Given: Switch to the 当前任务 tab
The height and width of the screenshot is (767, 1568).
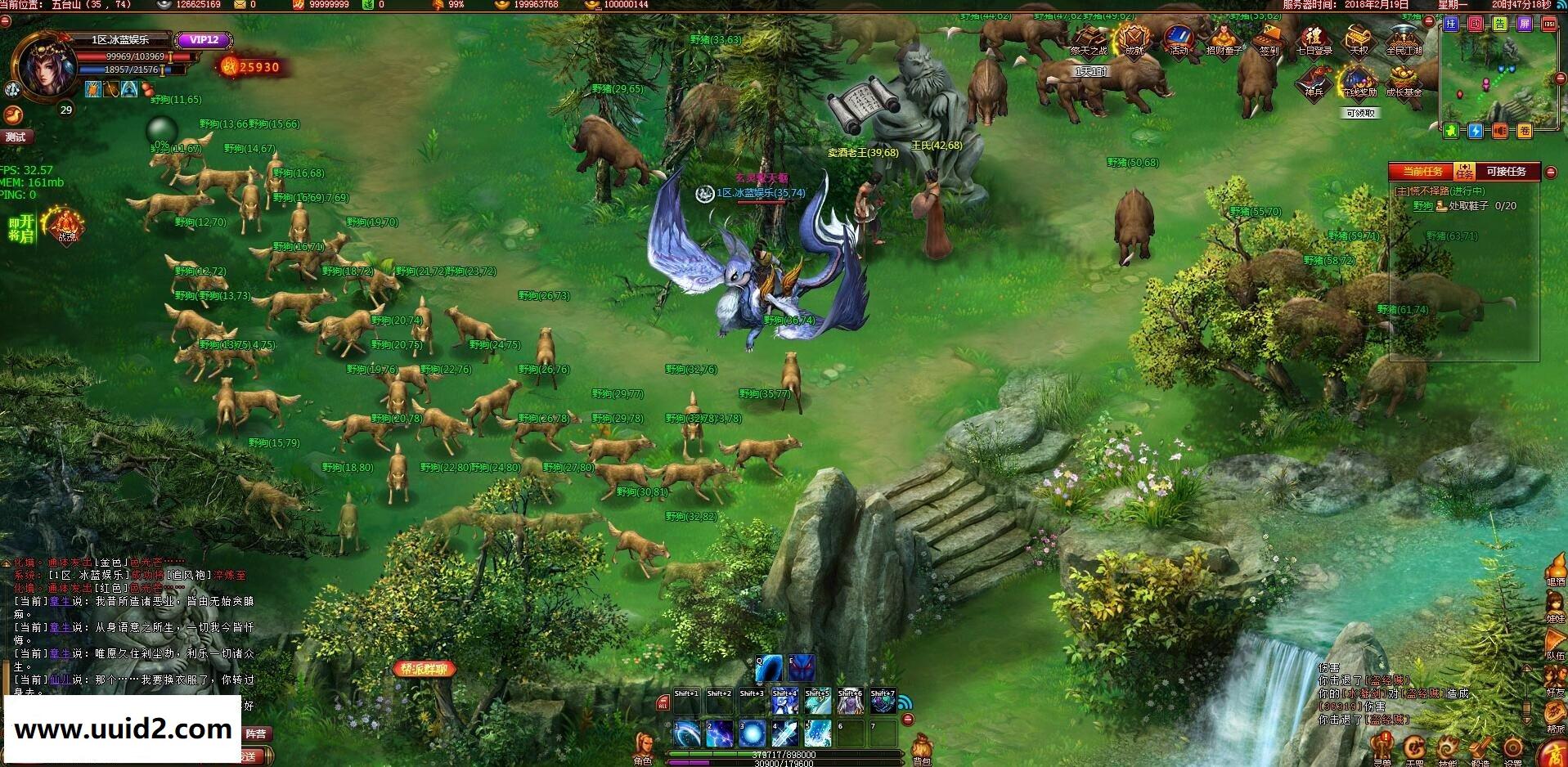Looking at the screenshot, I should pos(1423,172).
